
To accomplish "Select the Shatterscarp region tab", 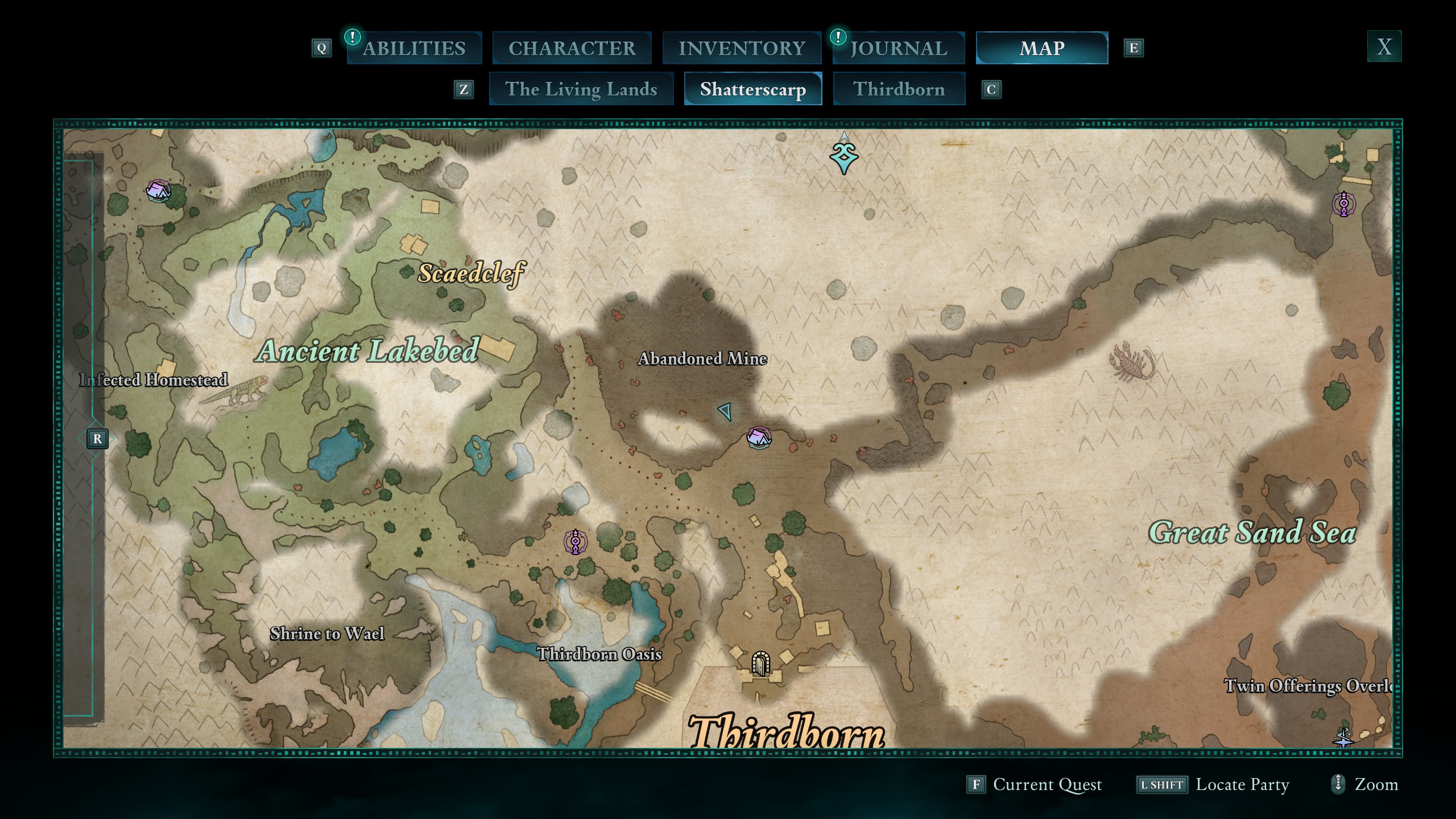I will click(752, 89).
